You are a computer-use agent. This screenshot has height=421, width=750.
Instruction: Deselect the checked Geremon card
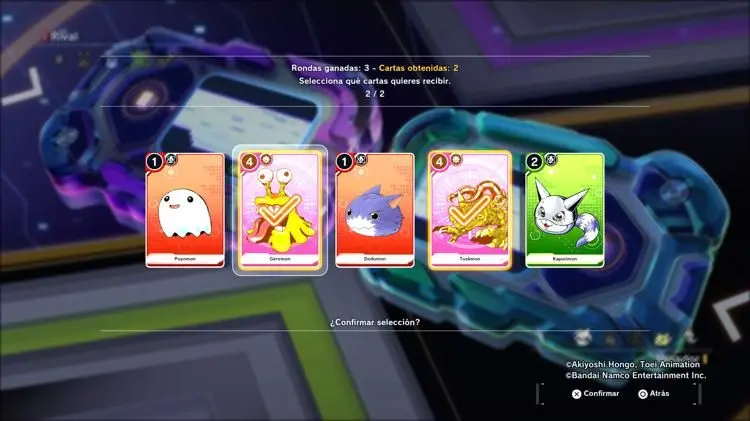tap(279, 210)
